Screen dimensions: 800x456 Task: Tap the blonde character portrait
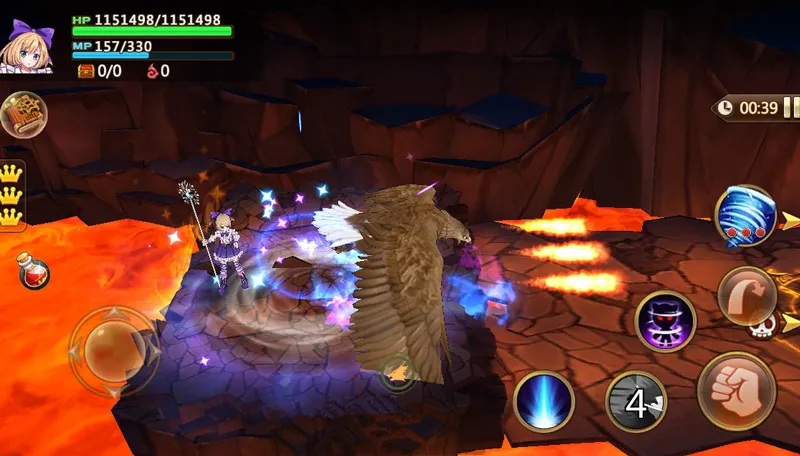(x=30, y=45)
